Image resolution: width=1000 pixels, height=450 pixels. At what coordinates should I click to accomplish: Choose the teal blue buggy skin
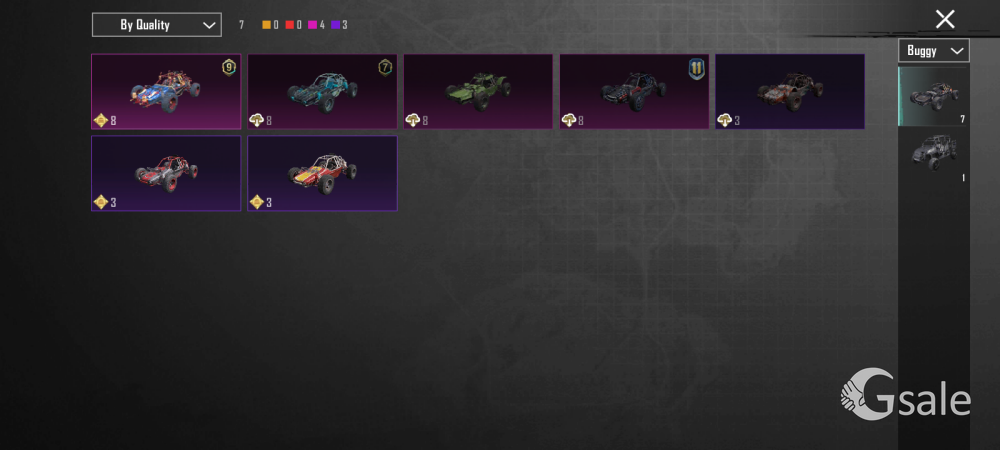point(322,92)
